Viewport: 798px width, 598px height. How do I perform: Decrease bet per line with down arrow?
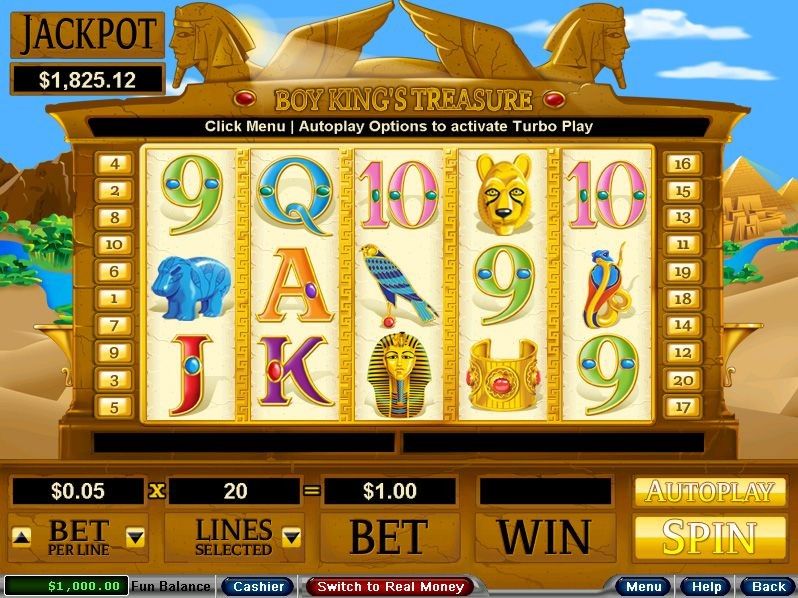[x=135, y=537]
